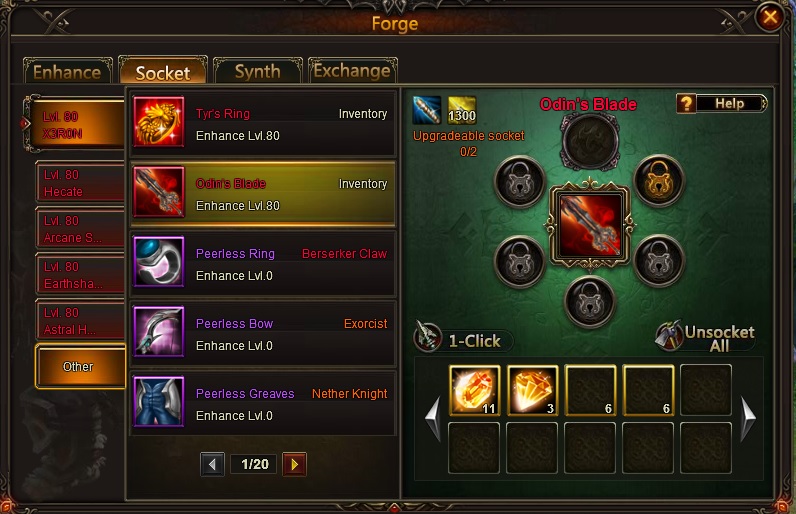Switch to the Enhance tab
This screenshot has height=514, width=796.
point(67,72)
